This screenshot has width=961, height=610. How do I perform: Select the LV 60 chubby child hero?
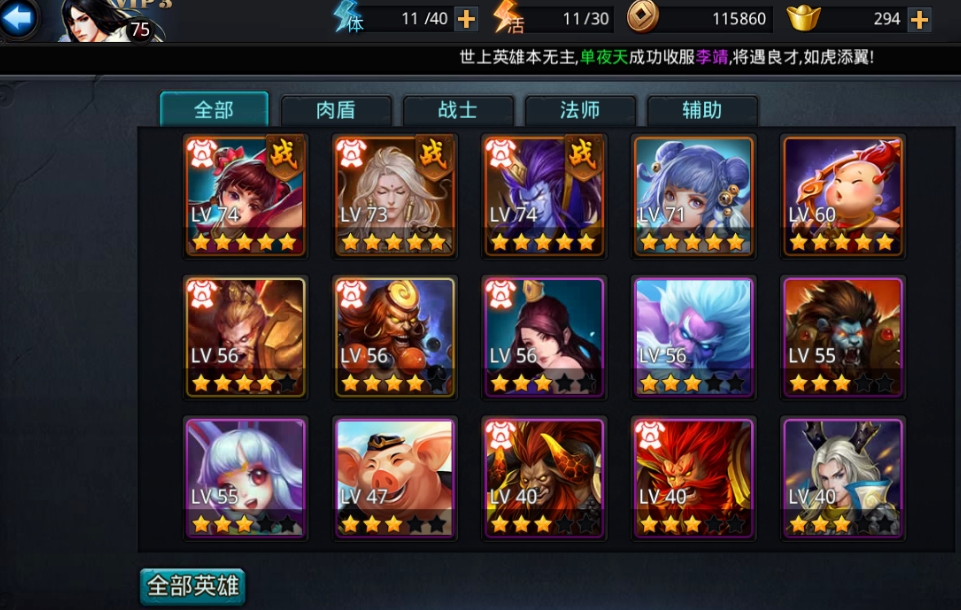point(843,195)
